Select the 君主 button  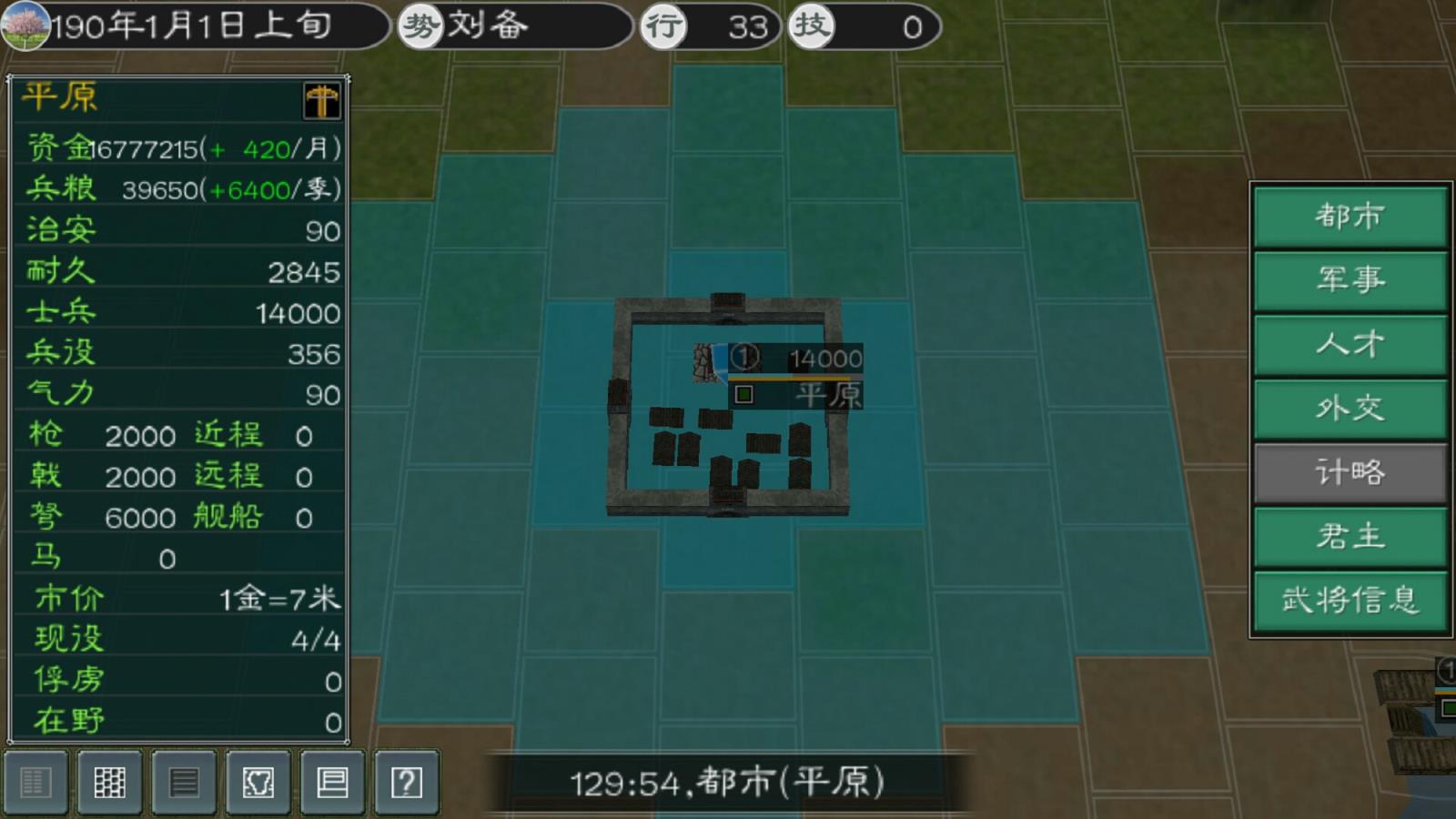(1349, 537)
